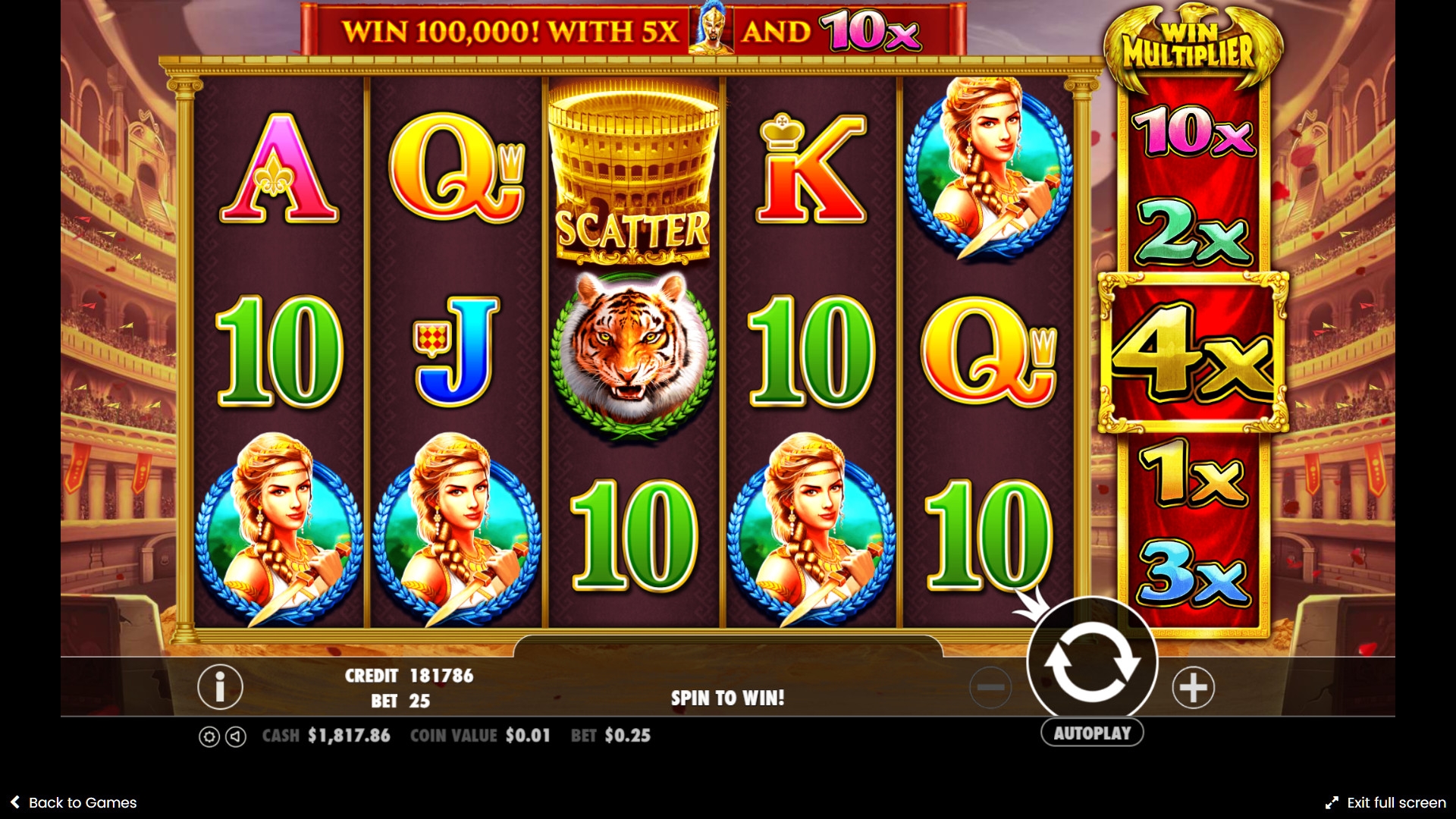
Task: Increase the bet with the plus button
Action: click(1193, 688)
